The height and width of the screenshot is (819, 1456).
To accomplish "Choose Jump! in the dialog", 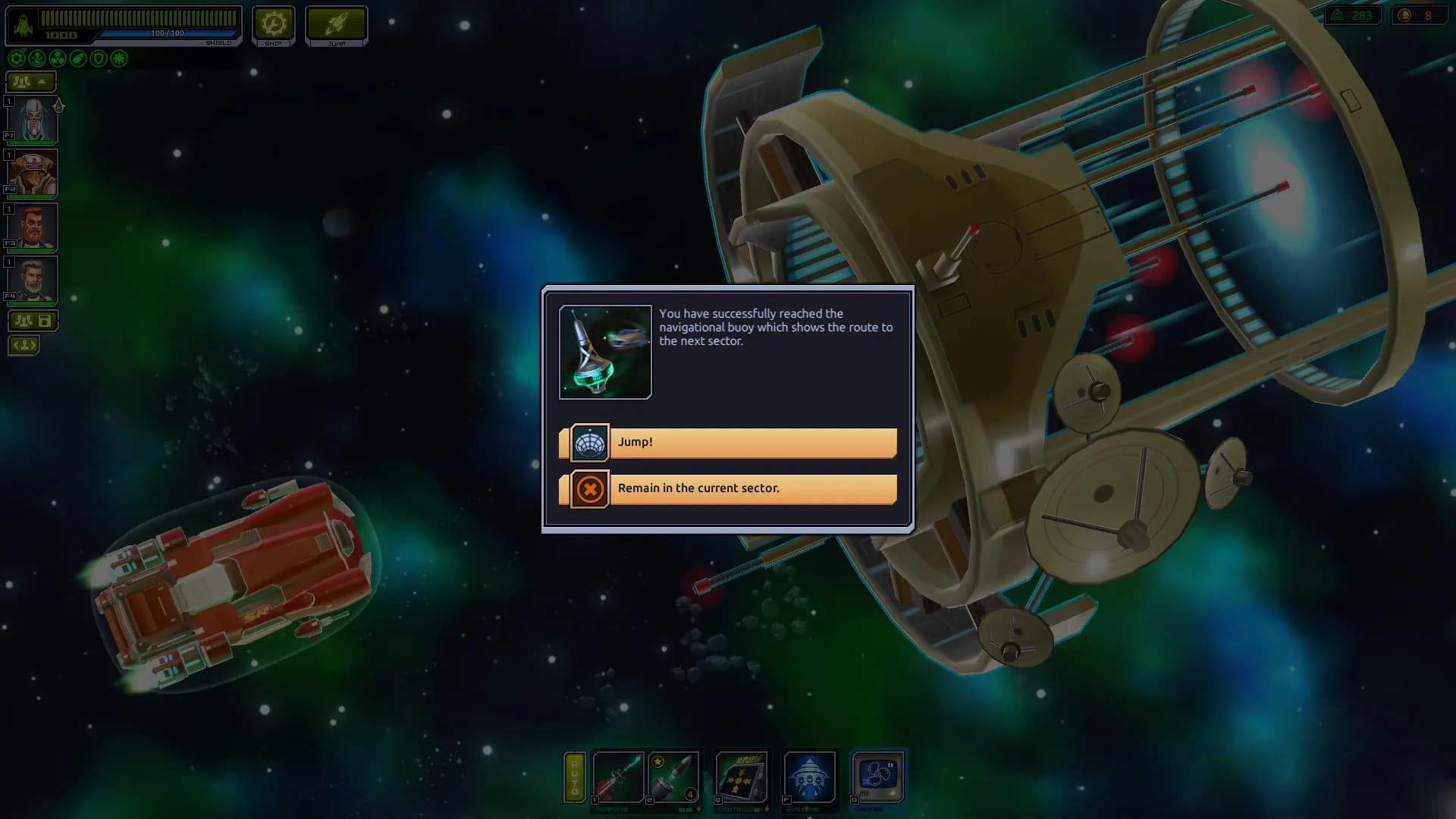I will (728, 442).
